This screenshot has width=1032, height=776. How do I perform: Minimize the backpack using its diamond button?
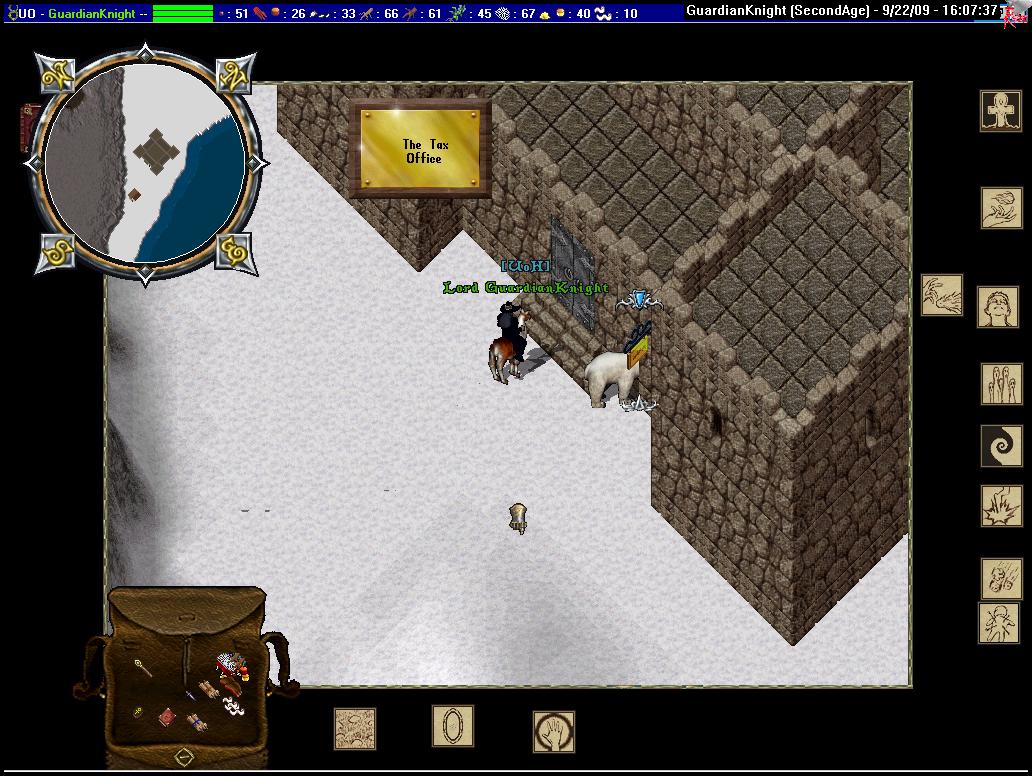point(184,755)
